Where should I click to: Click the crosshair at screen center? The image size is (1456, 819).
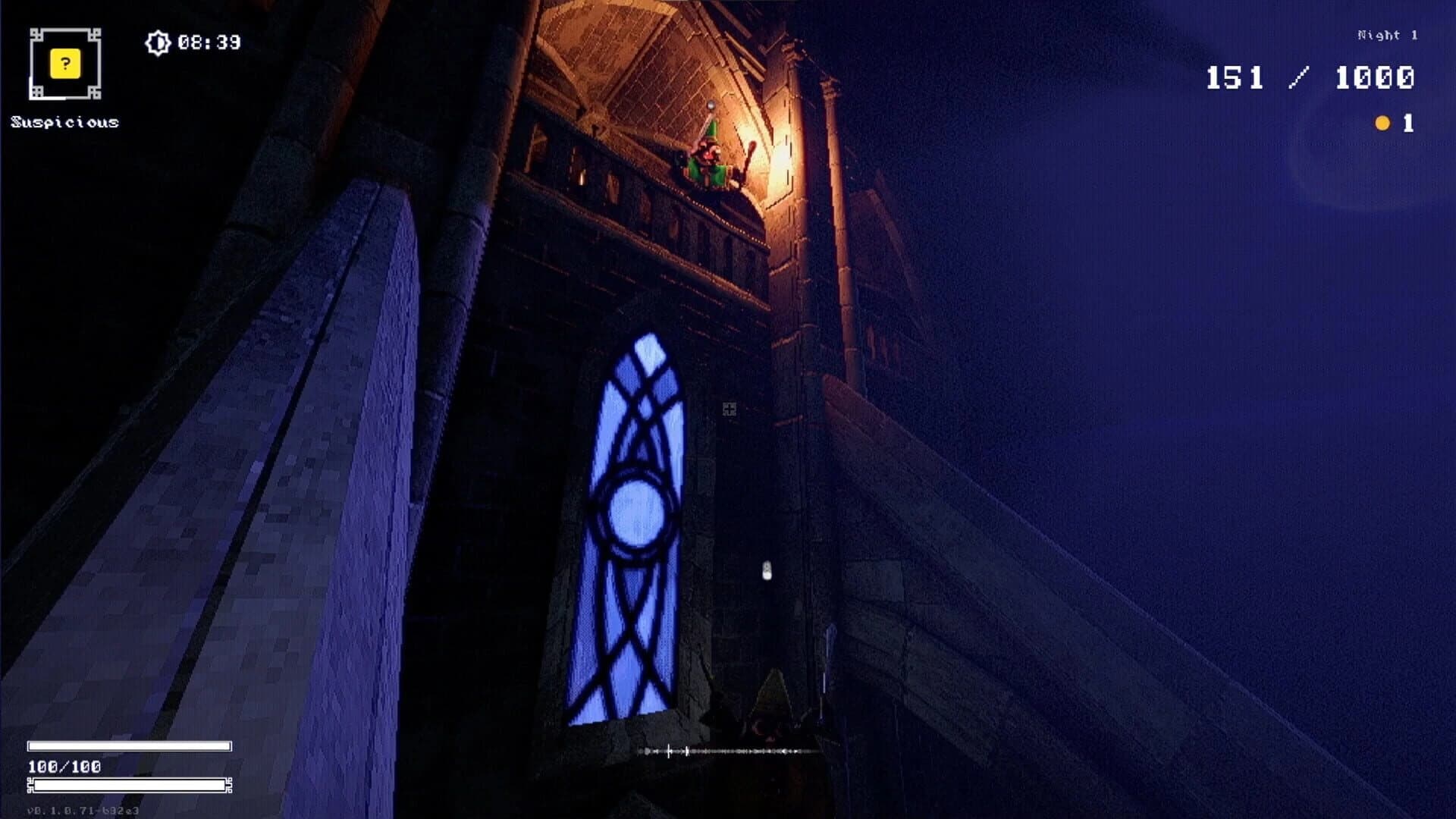click(x=730, y=409)
